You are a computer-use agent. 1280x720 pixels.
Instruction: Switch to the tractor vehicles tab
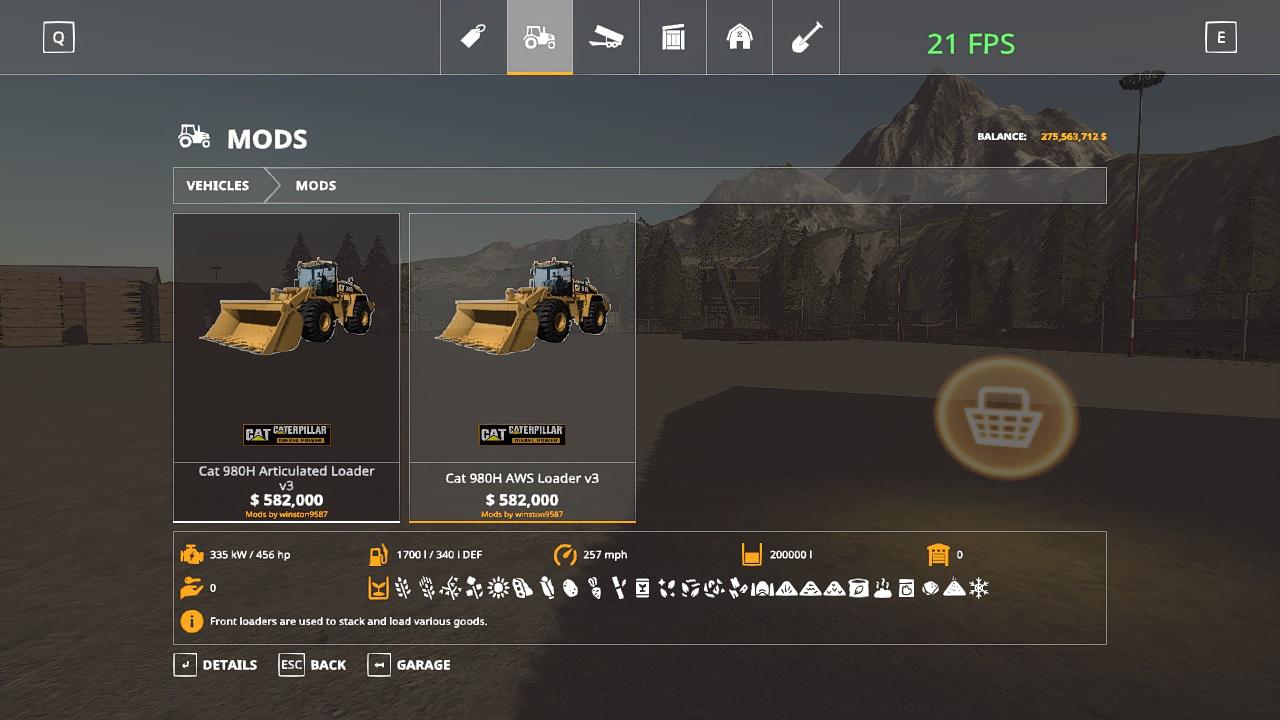click(540, 38)
